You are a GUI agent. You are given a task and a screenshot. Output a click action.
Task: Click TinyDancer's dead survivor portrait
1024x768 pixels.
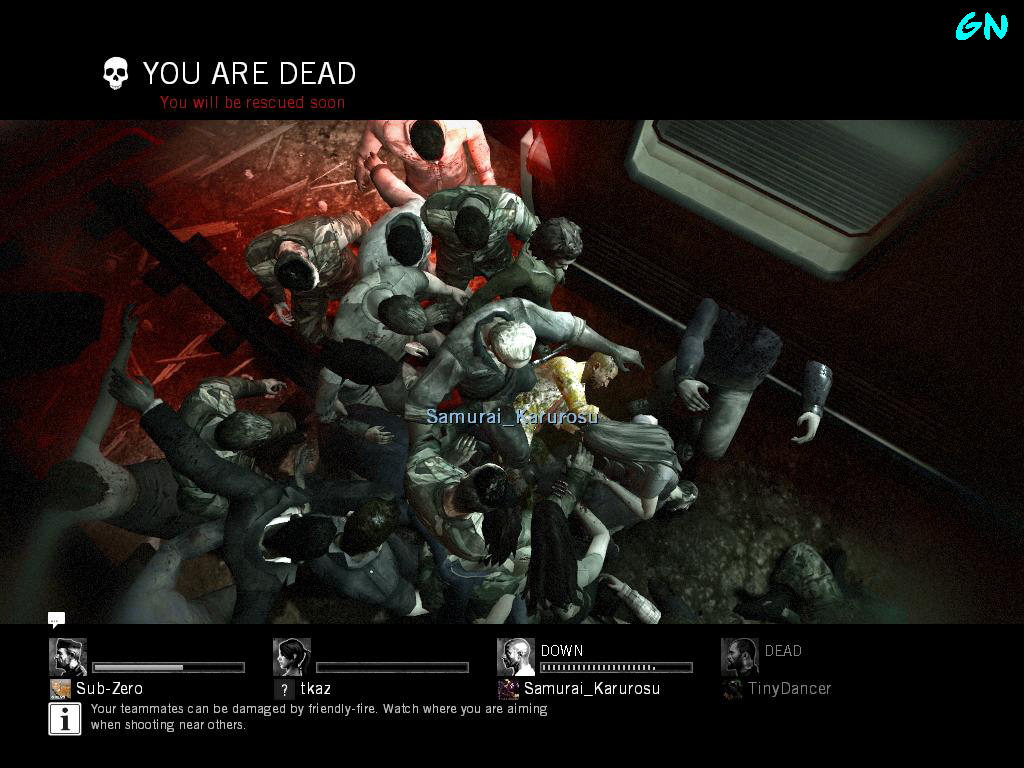[x=740, y=657]
